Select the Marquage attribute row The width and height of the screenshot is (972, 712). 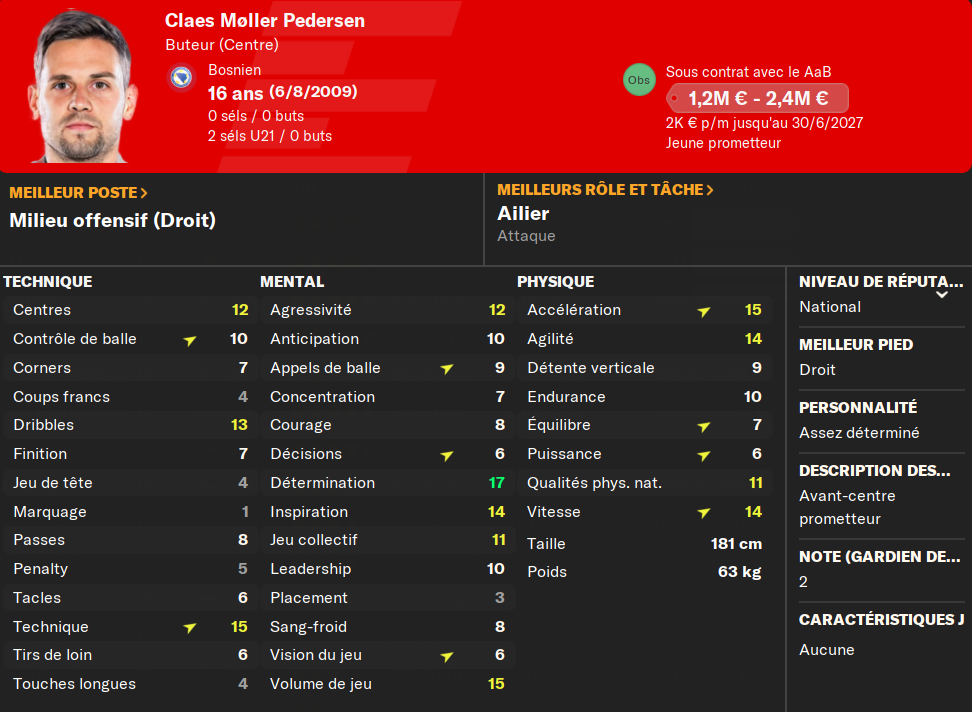tap(129, 512)
